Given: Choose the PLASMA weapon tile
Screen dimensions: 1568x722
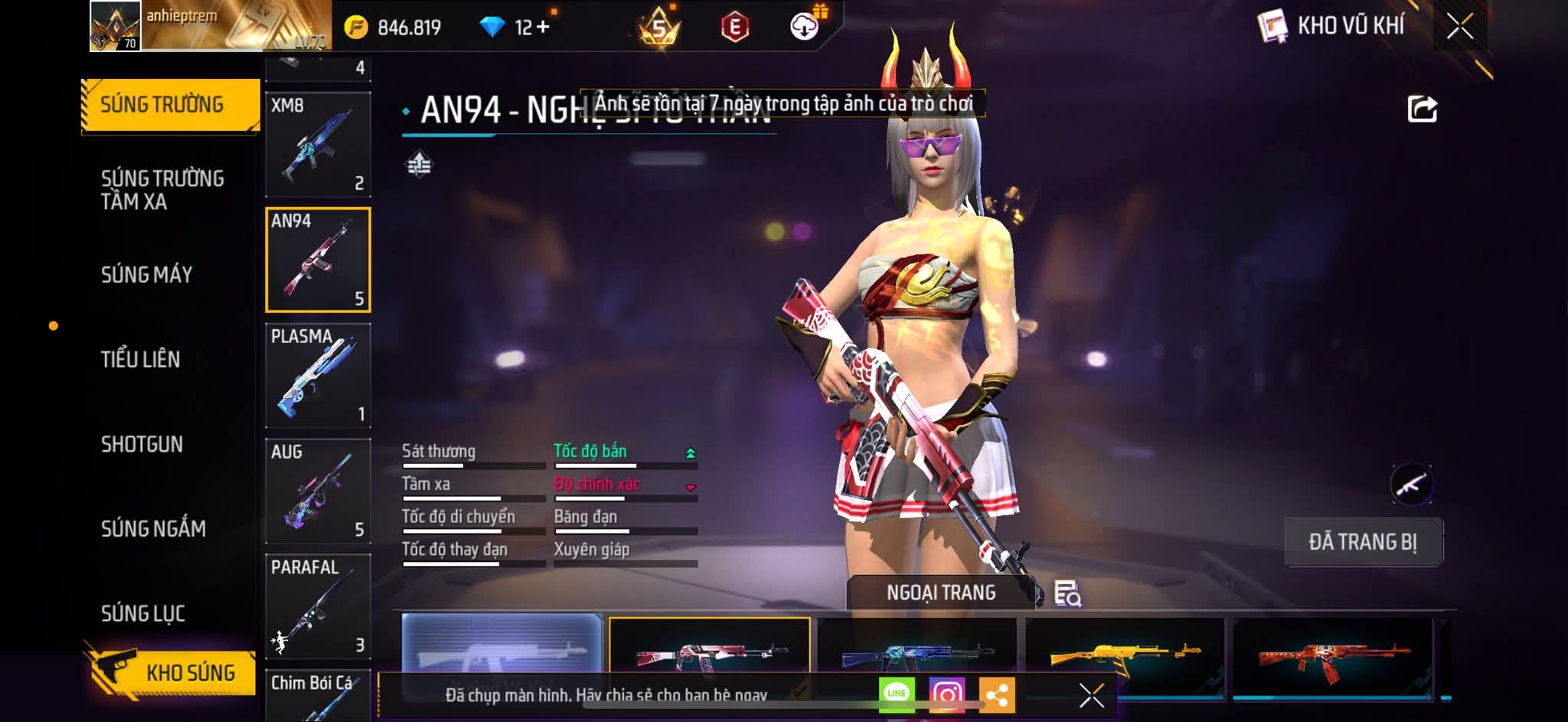Looking at the screenshot, I should (x=318, y=375).
